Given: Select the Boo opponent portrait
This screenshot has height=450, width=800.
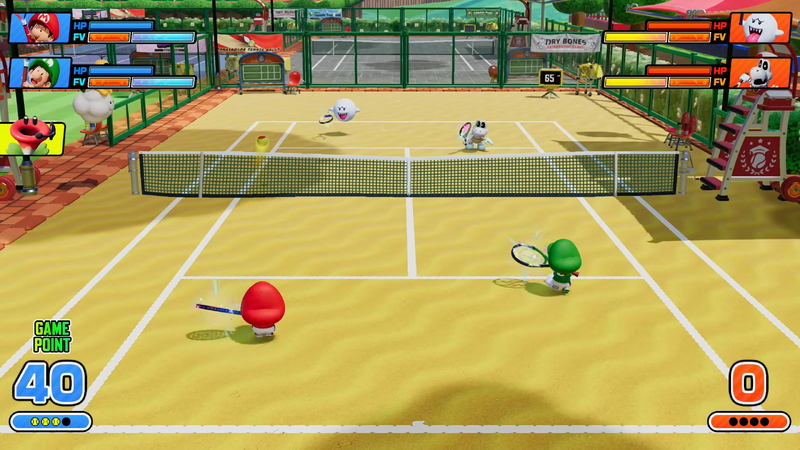Looking at the screenshot, I should (759, 28).
